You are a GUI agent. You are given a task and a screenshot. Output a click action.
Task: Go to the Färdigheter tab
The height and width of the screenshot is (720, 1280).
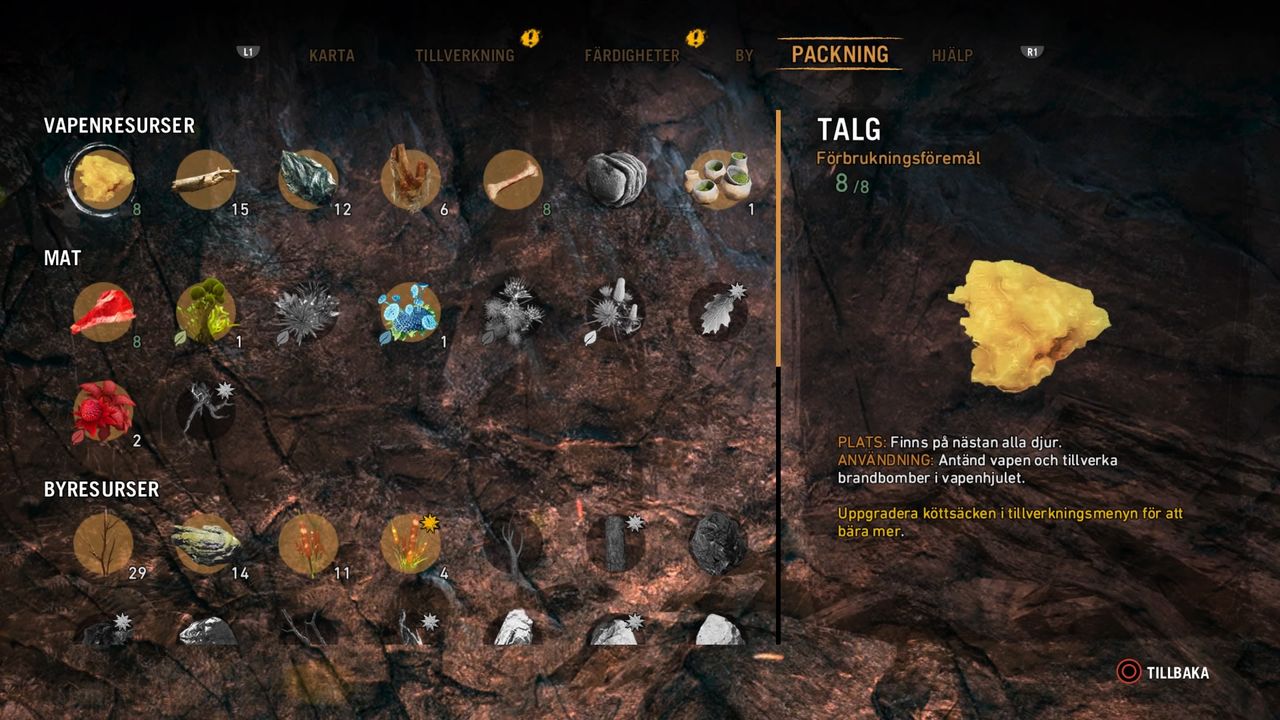coord(631,56)
